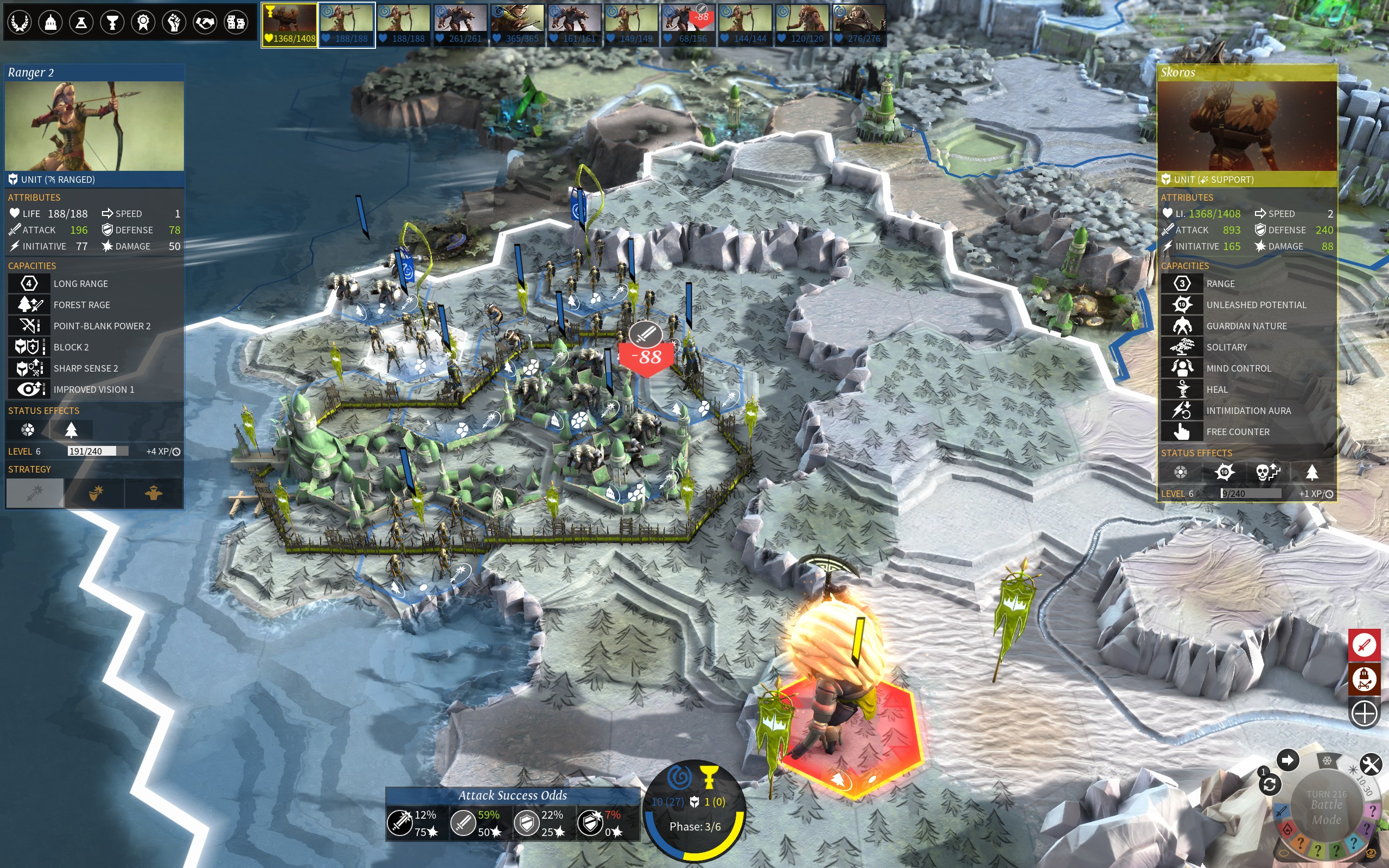Screen dimensions: 1389x868
Task: Open the city management dome icon
Action: point(50,22)
